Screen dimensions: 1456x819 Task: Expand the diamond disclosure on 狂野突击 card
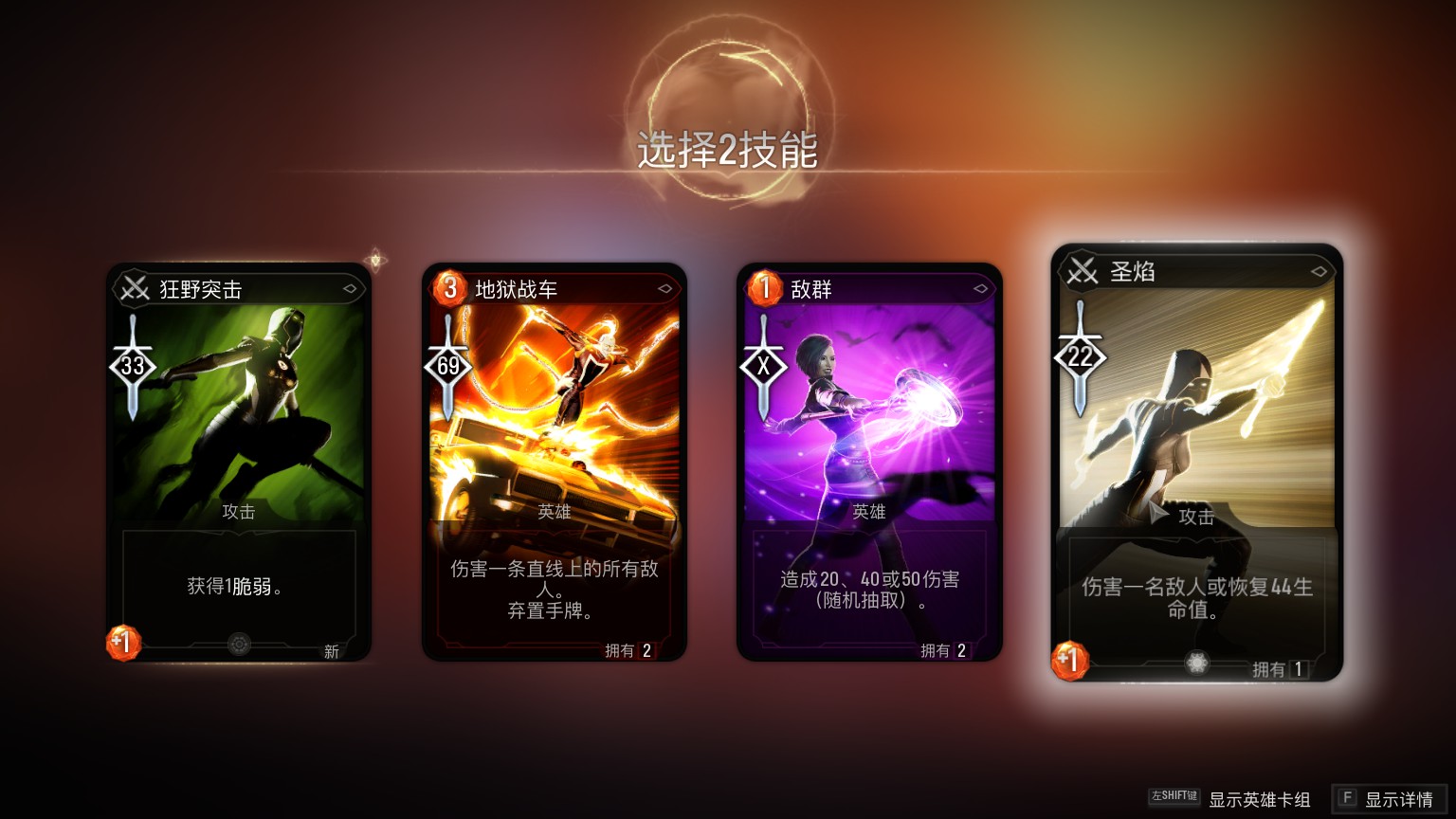click(350, 289)
